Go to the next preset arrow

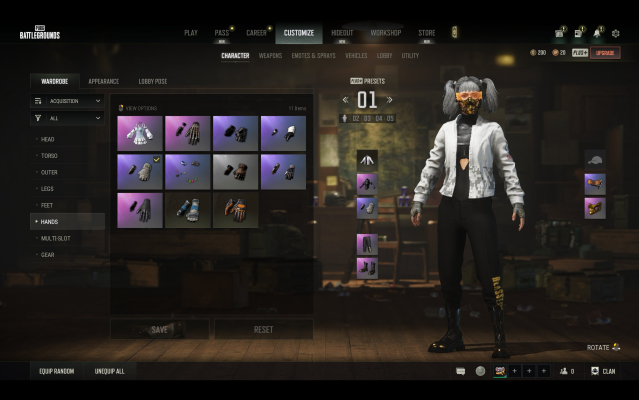click(390, 100)
